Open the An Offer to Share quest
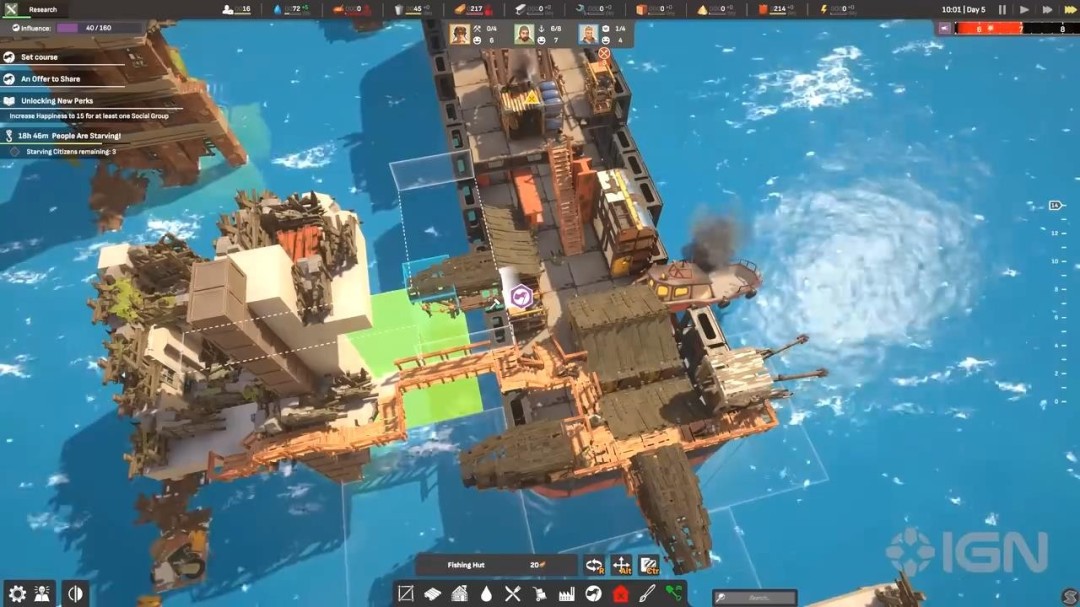This screenshot has width=1080, height=607. [50, 79]
